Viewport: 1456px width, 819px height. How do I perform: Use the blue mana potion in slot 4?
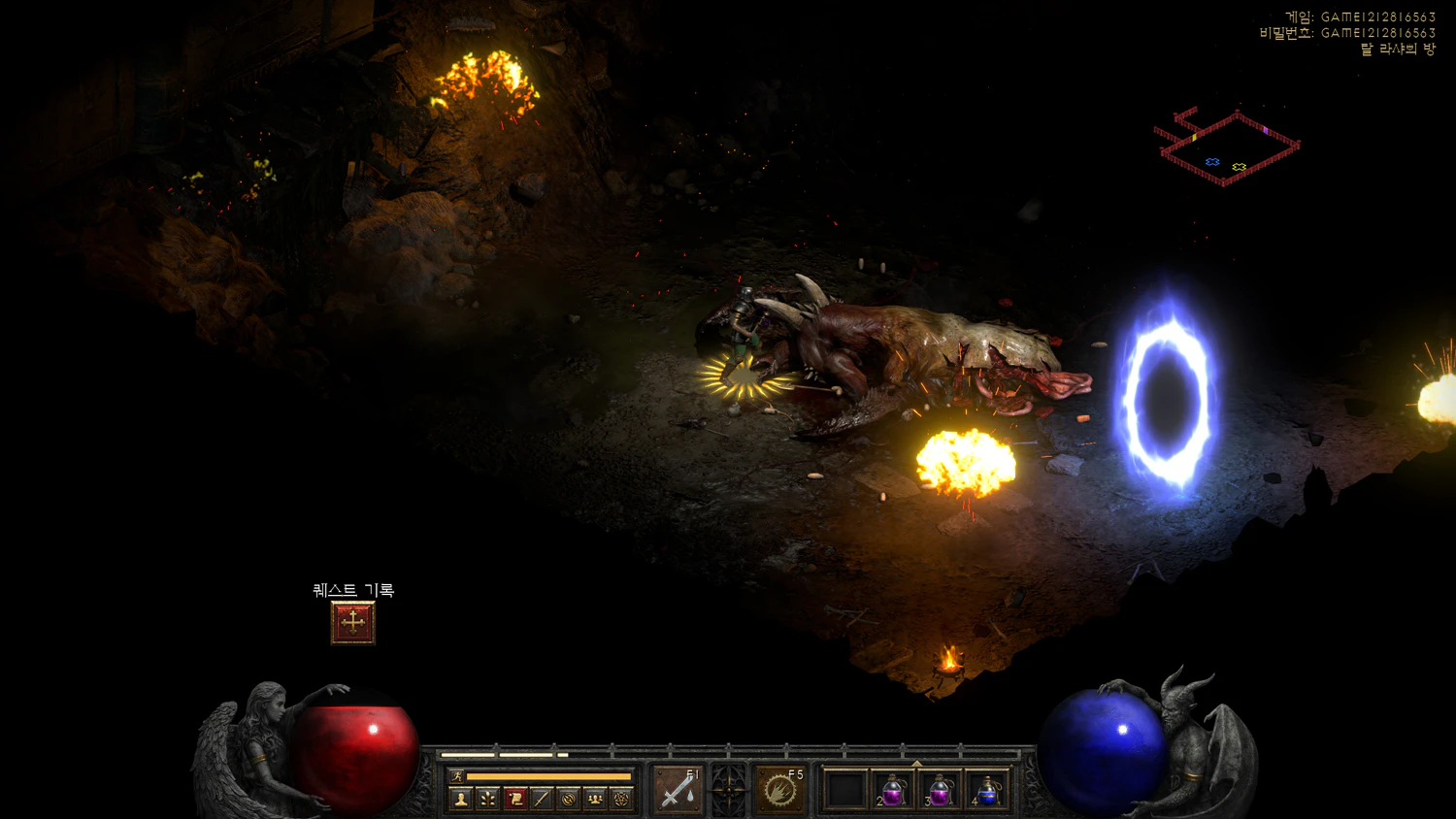click(986, 790)
